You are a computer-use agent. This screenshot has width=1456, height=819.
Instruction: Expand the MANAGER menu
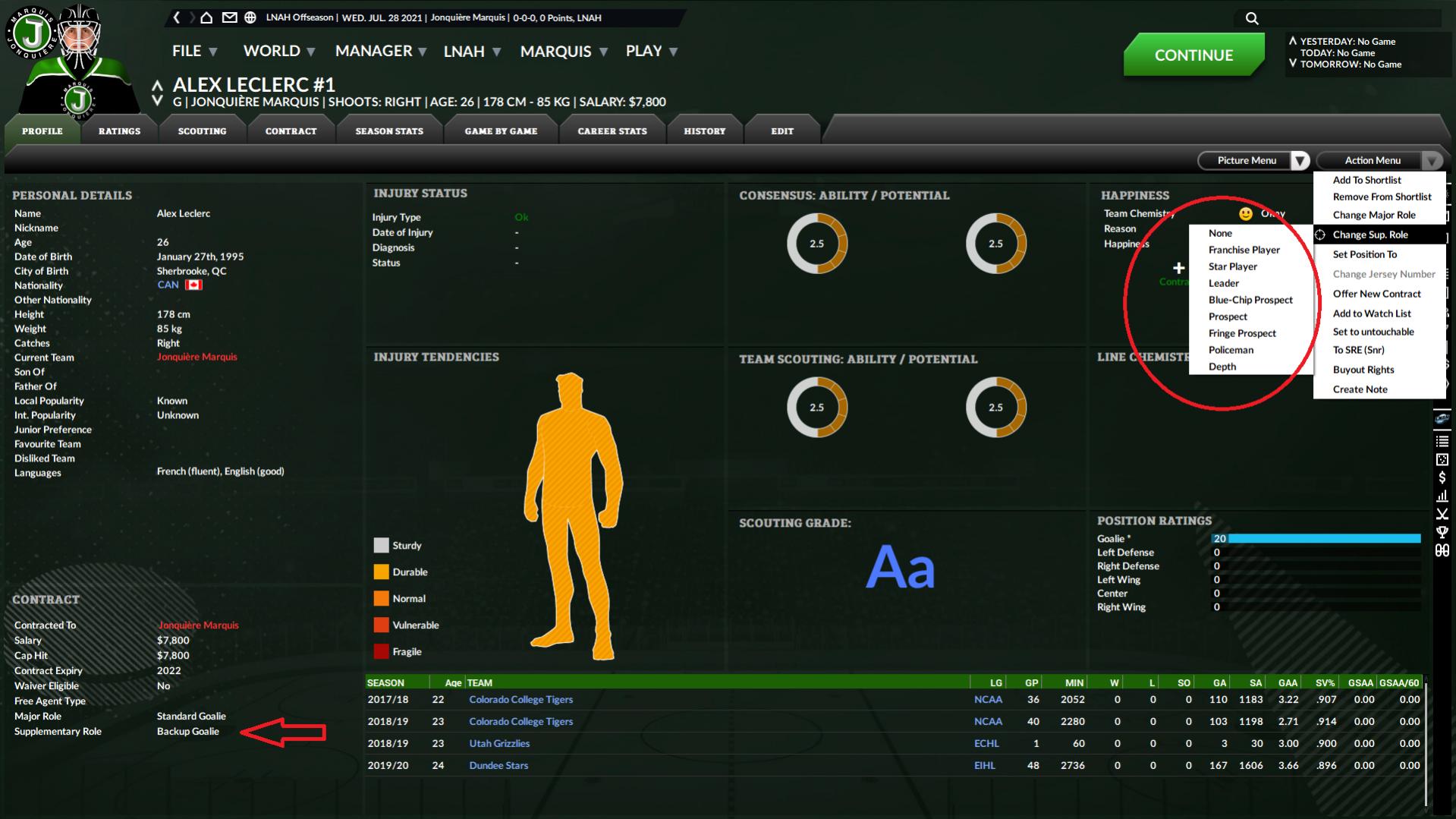tap(375, 51)
